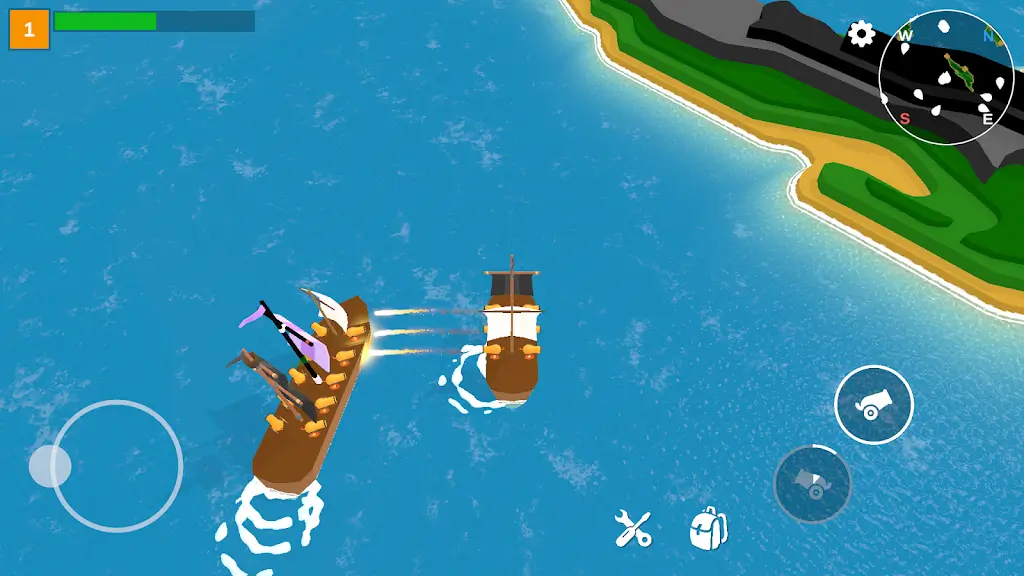
Task: Tap the virtual joystick thumb knob
Action: tap(50, 466)
